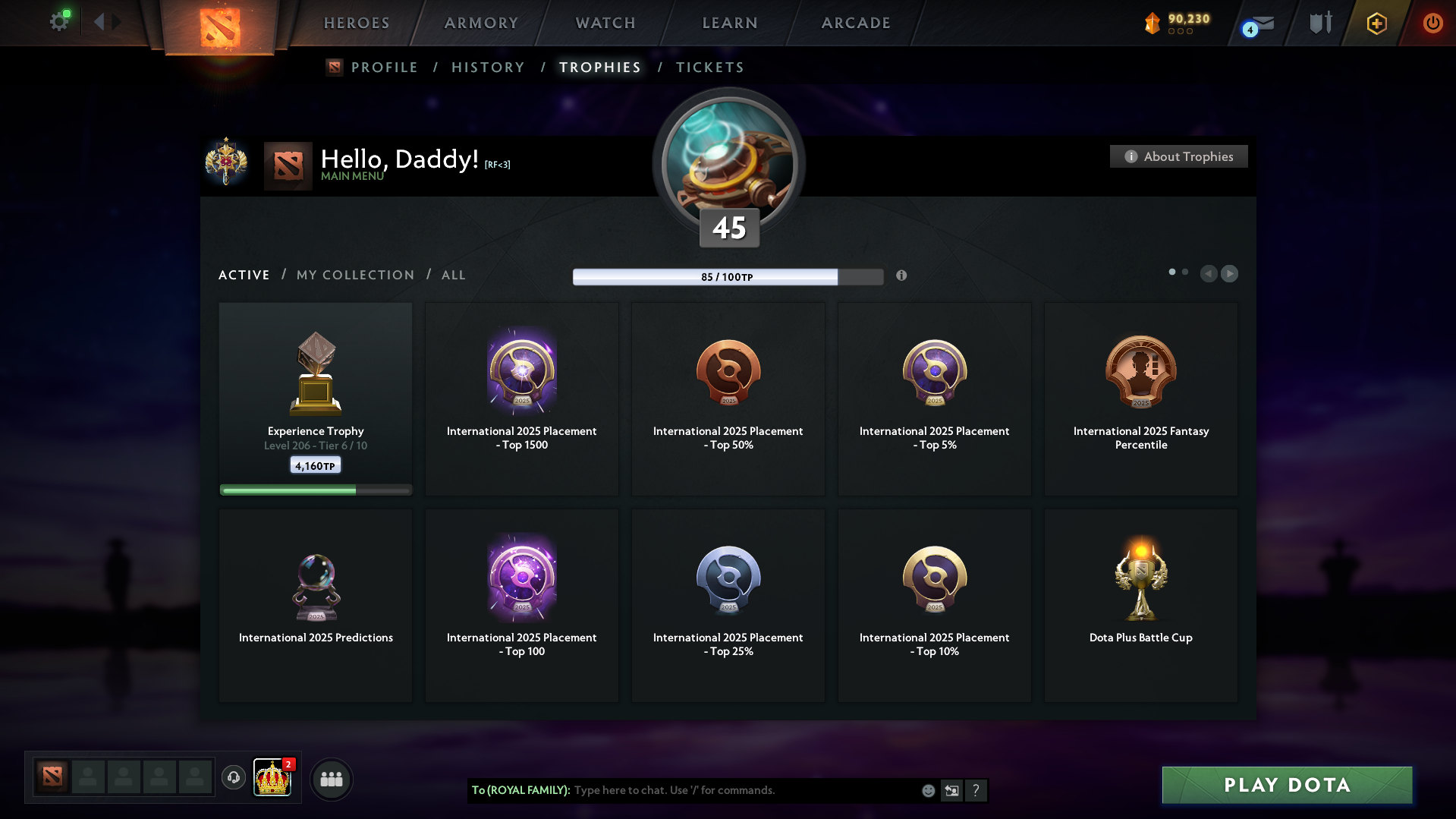Click the Play Dota button
The image size is (1456, 819).
(1287, 785)
